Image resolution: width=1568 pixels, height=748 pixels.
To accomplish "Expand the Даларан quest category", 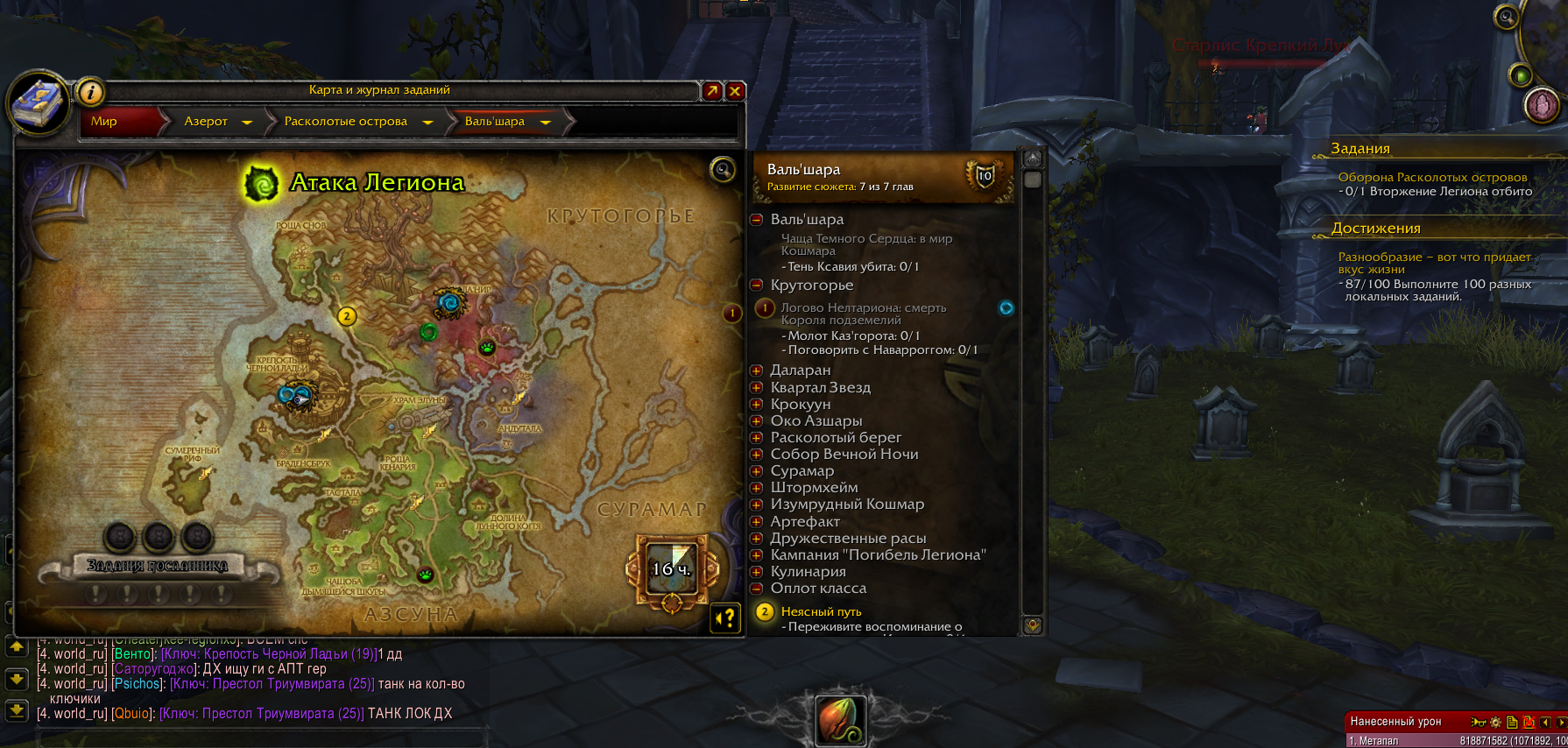I will [757, 370].
